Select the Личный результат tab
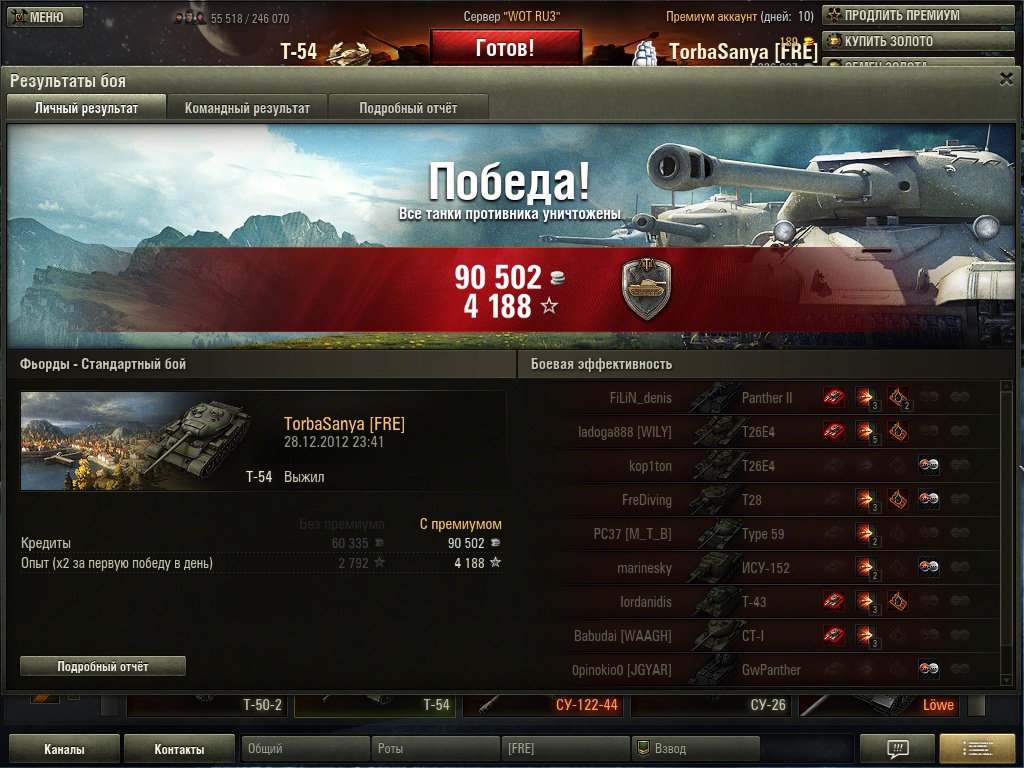 coord(86,108)
